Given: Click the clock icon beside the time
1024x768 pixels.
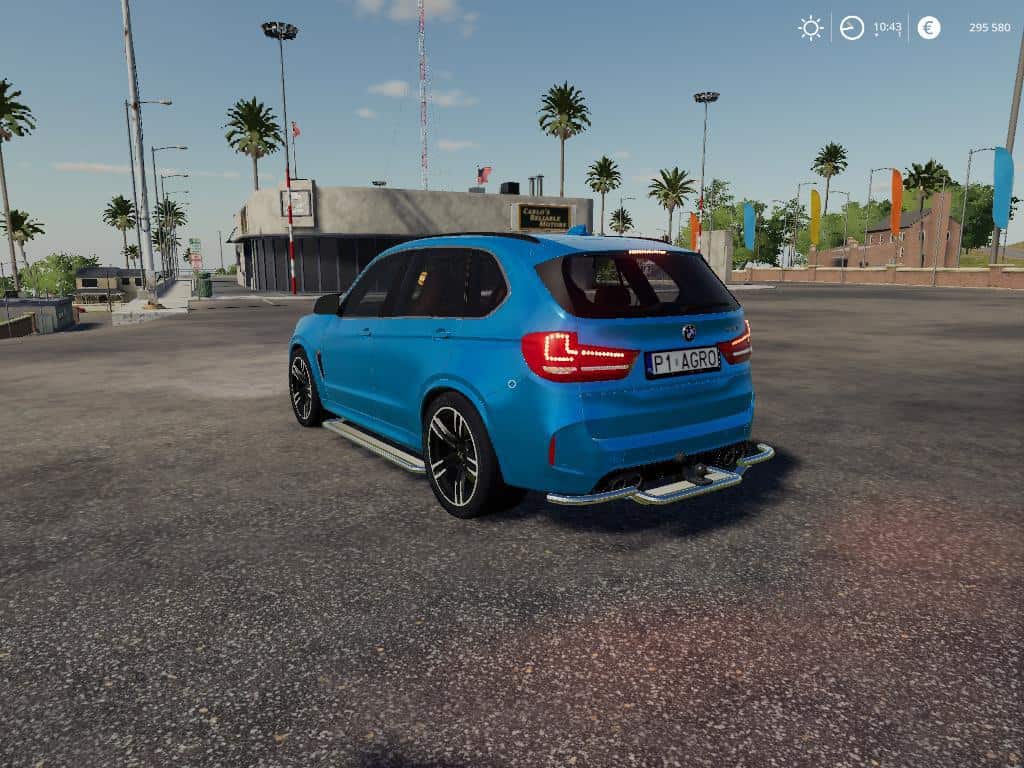Looking at the screenshot, I should [x=852, y=28].
